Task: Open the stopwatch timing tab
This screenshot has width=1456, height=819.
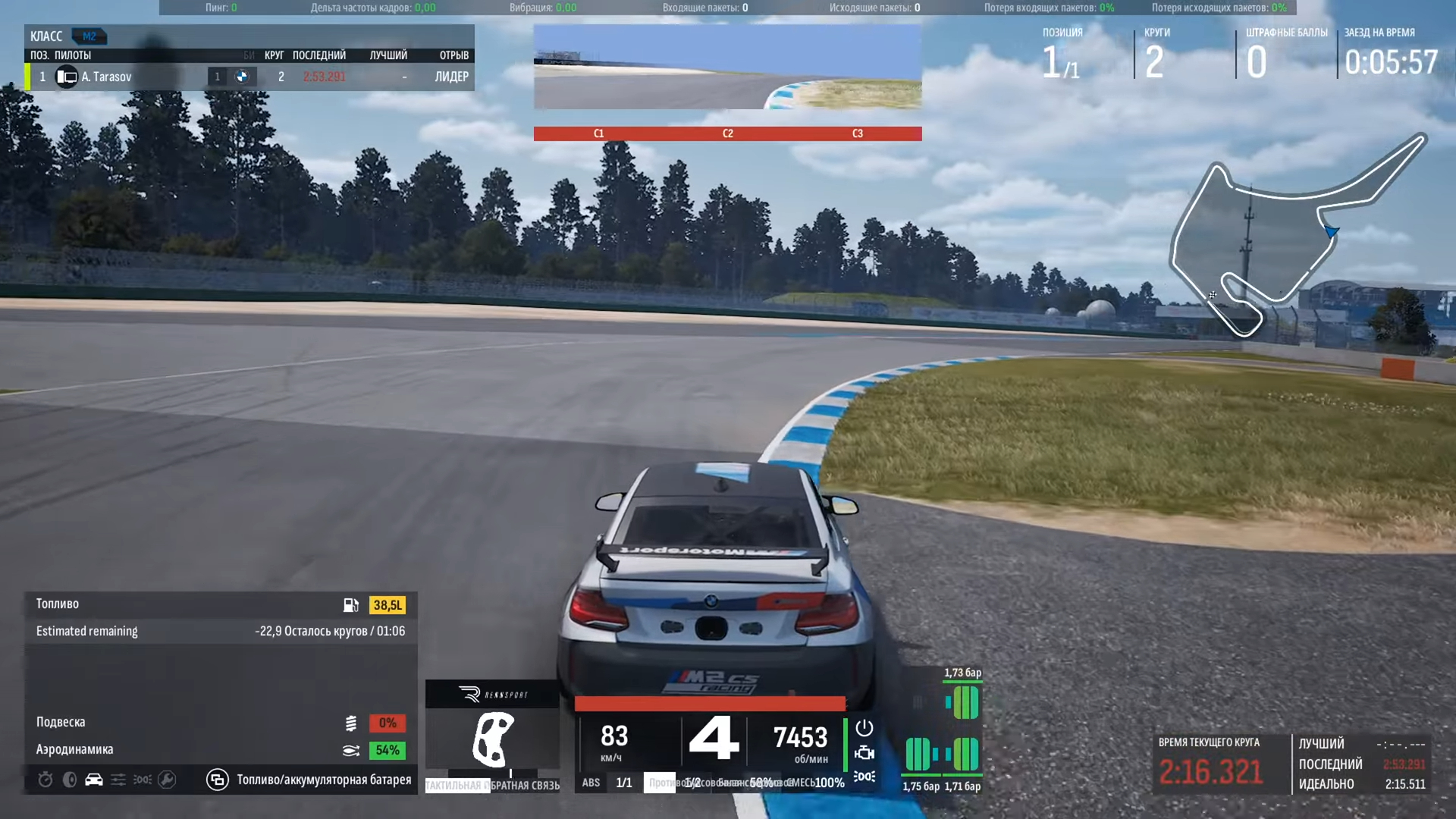Action: (x=45, y=780)
